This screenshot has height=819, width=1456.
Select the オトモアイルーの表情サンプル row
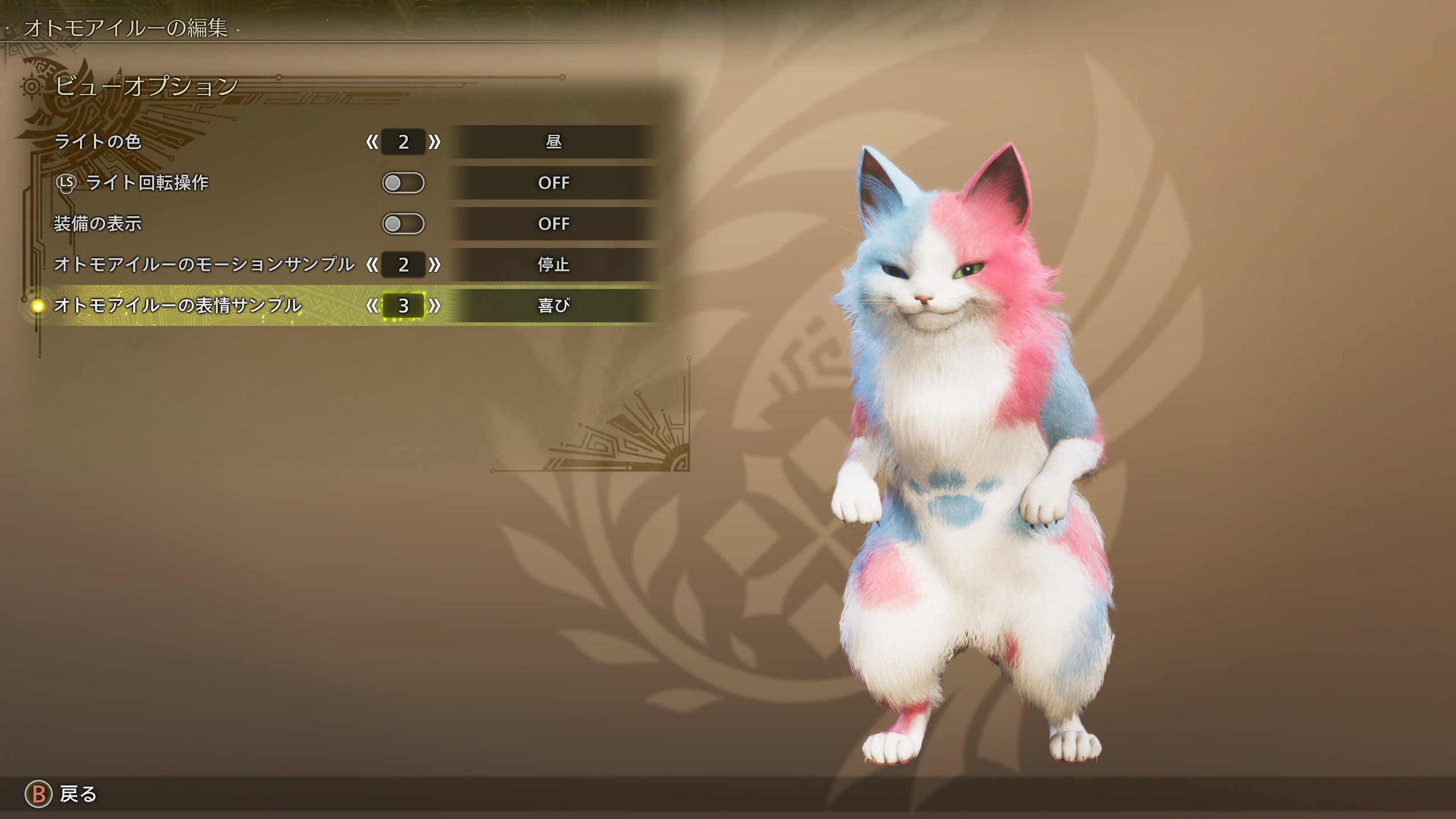pyautogui.click(x=177, y=305)
